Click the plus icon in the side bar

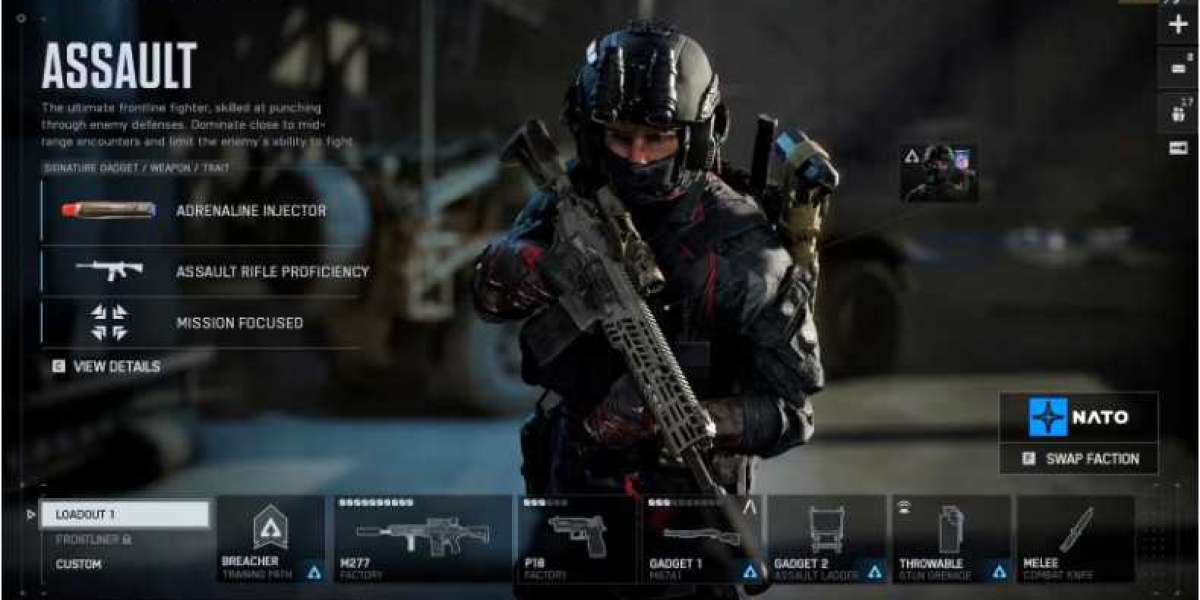[x=1178, y=25]
